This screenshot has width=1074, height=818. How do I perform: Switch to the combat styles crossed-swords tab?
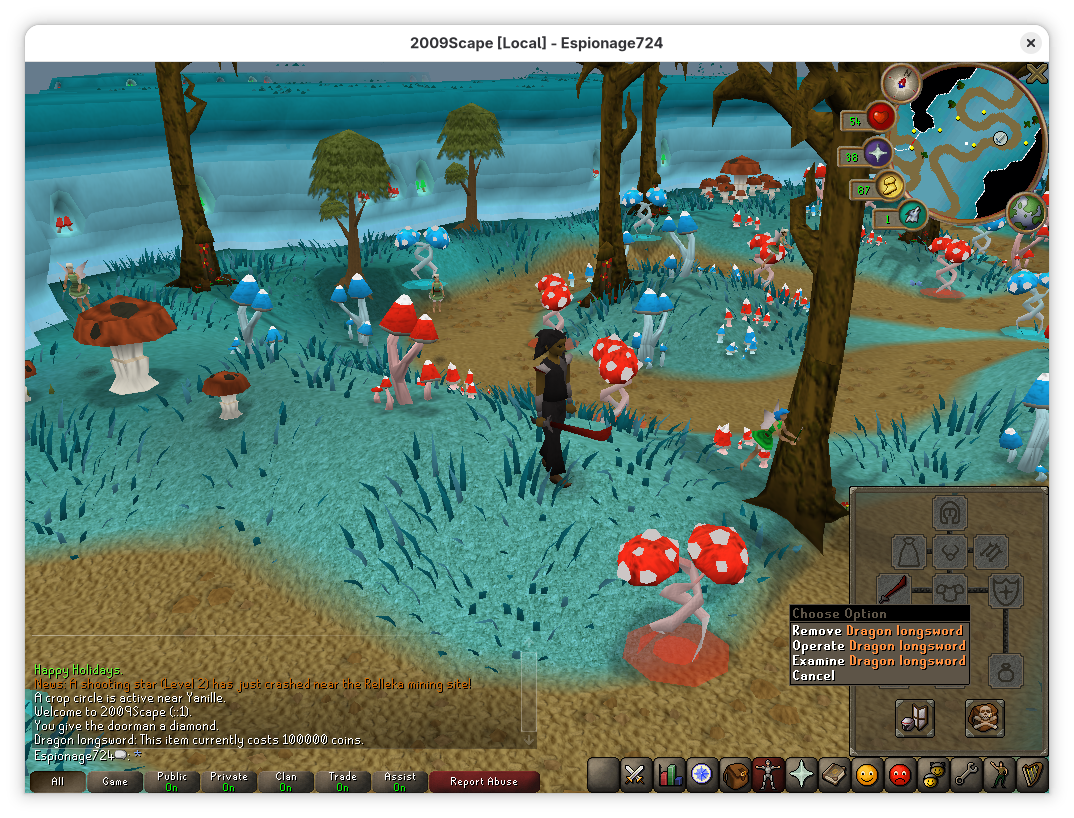coord(635,775)
